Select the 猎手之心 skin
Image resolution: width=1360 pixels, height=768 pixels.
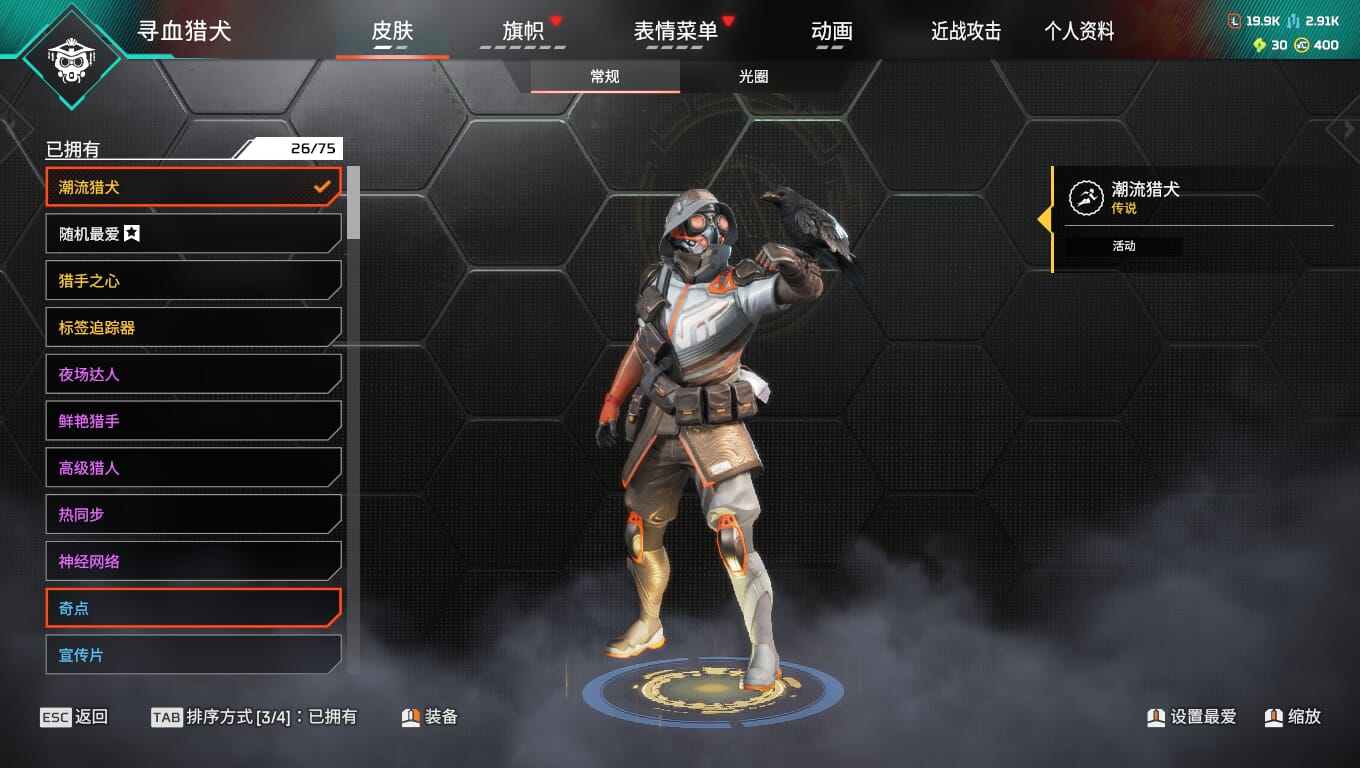(x=193, y=281)
